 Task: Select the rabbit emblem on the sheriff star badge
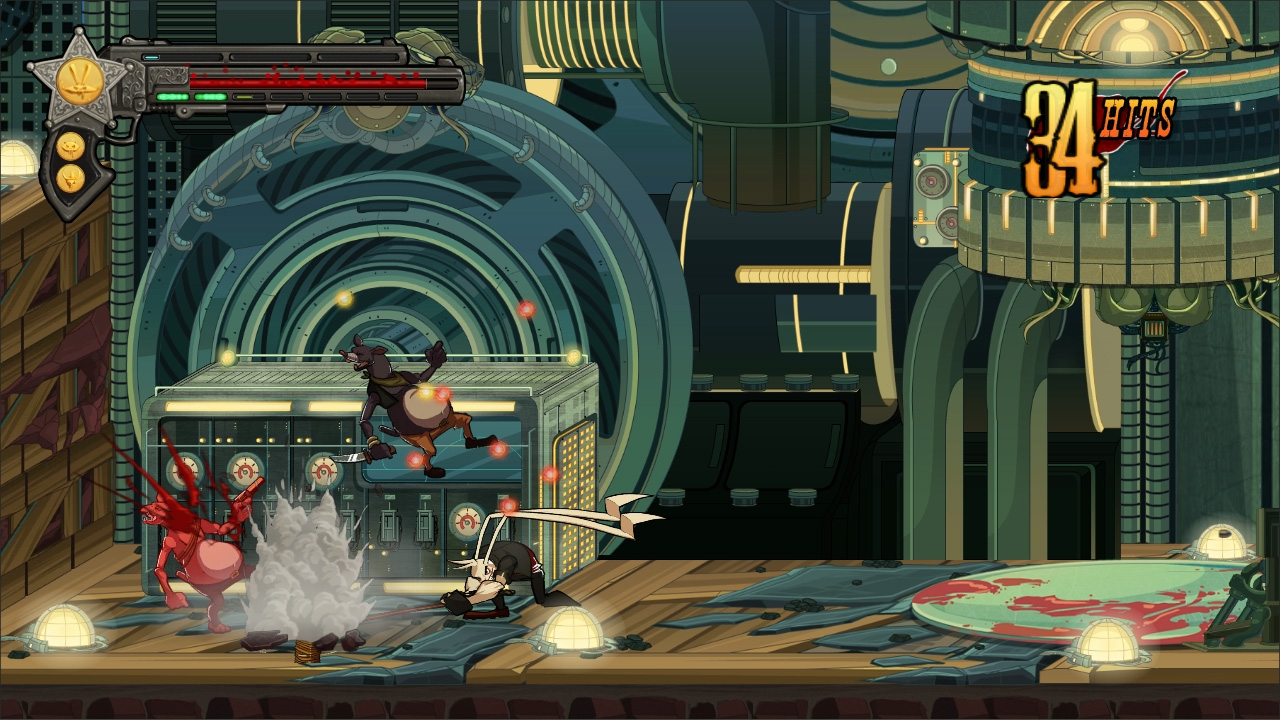coord(79,79)
